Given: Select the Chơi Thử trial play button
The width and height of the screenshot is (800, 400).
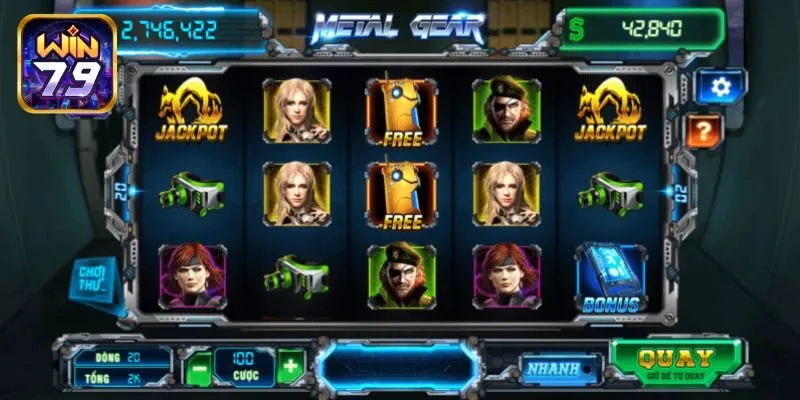Looking at the screenshot, I should coord(94,277).
